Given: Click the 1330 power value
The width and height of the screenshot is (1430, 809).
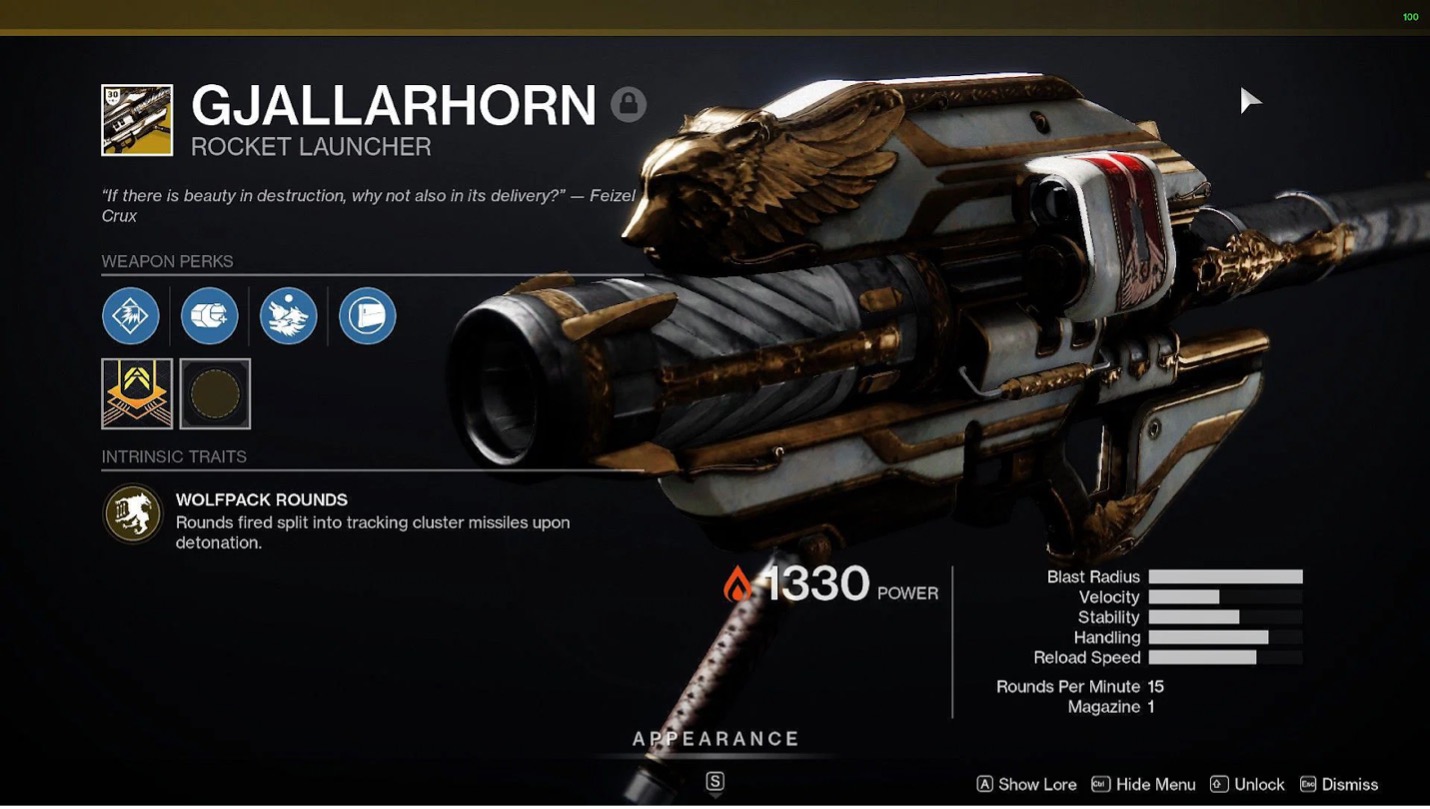Looking at the screenshot, I should click(x=818, y=583).
